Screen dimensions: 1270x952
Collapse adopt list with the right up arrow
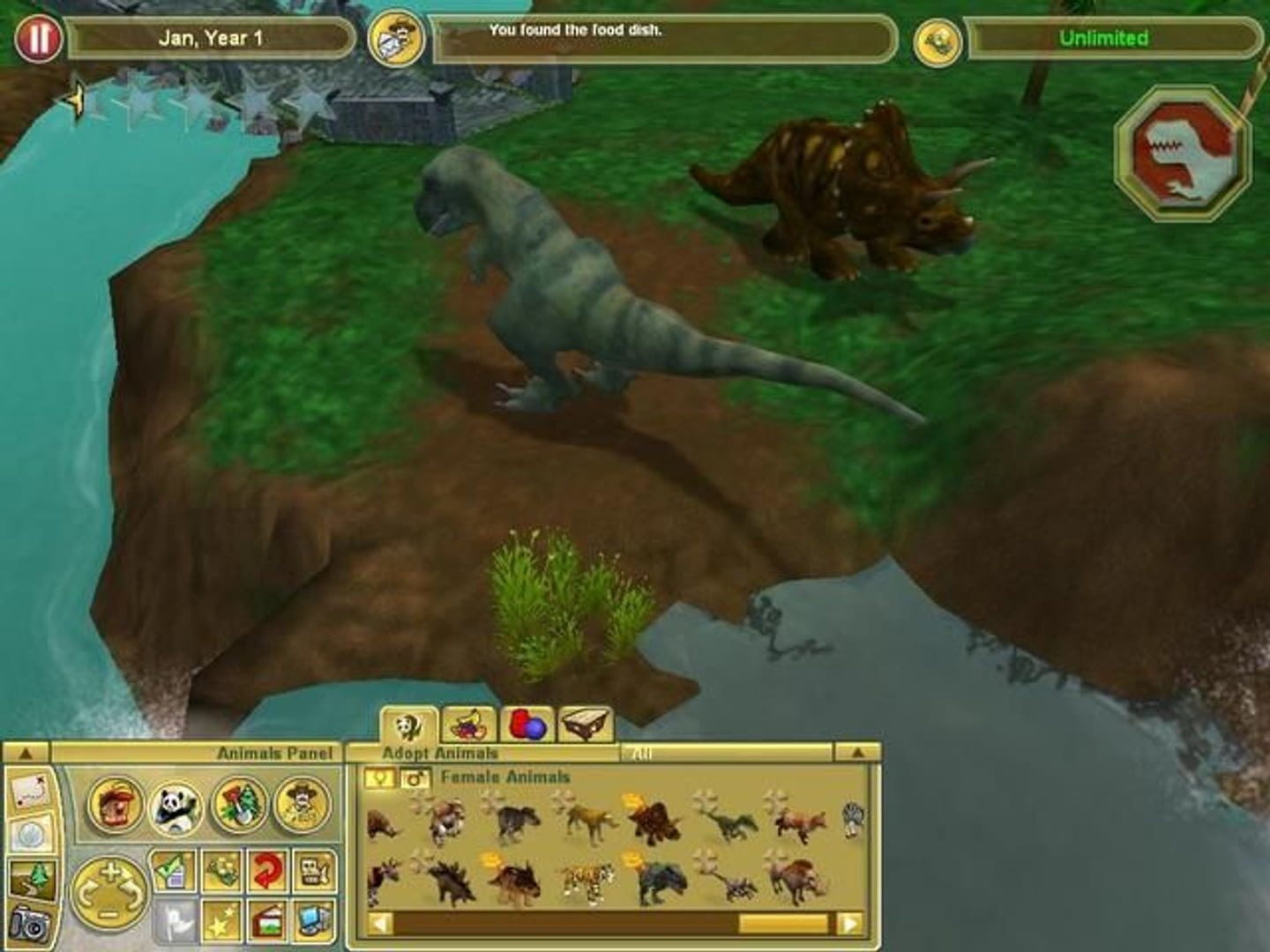coord(859,754)
